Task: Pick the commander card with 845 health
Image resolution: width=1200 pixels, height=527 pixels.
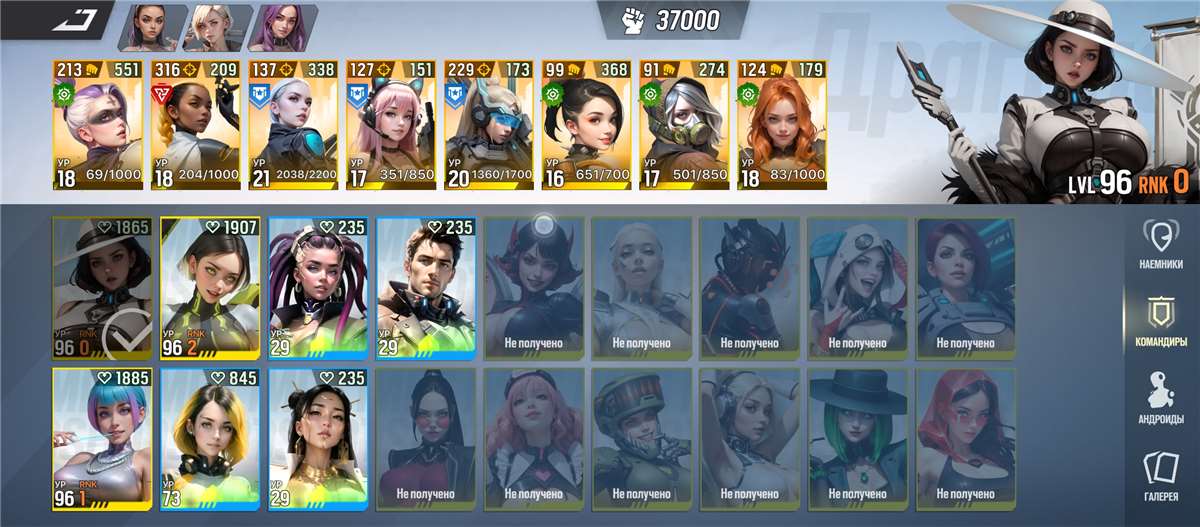Action: (210, 440)
